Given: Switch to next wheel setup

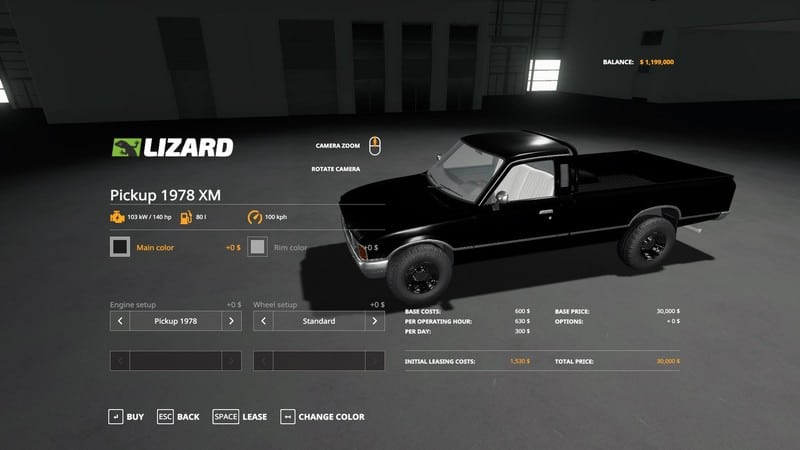Looking at the screenshot, I should (x=375, y=321).
